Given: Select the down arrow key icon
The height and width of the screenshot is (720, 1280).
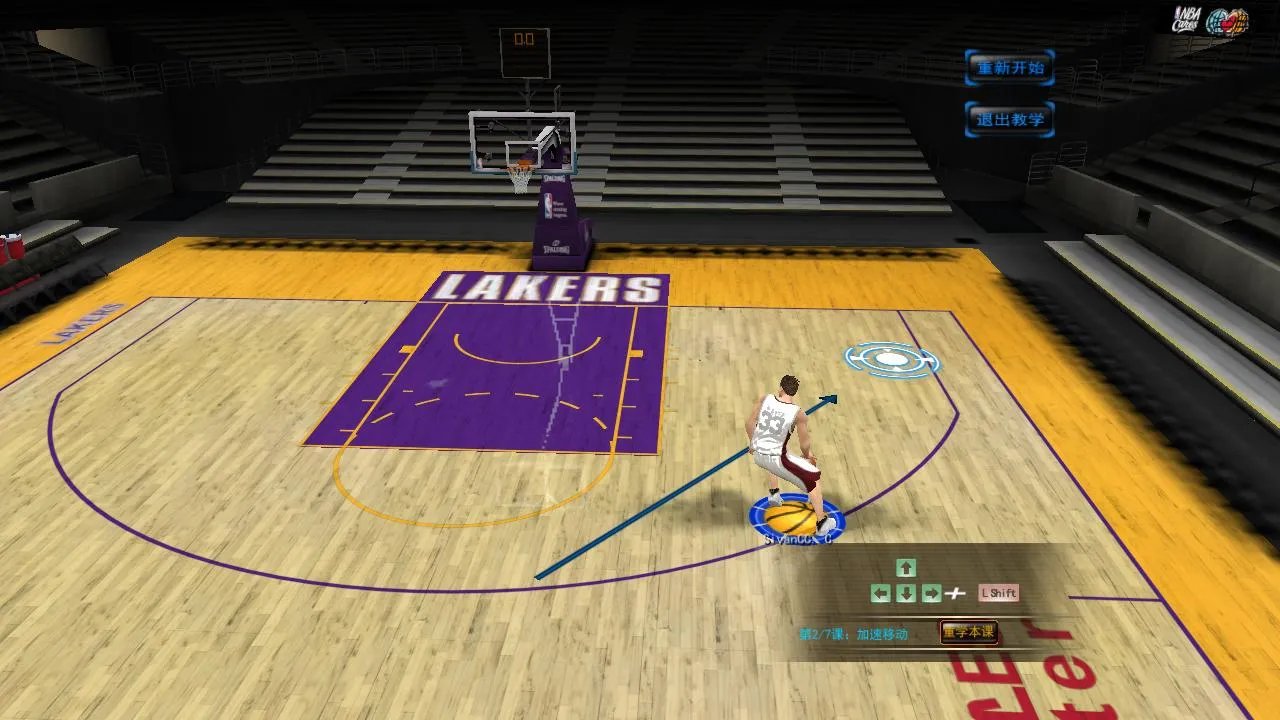Looking at the screenshot, I should (905, 593).
